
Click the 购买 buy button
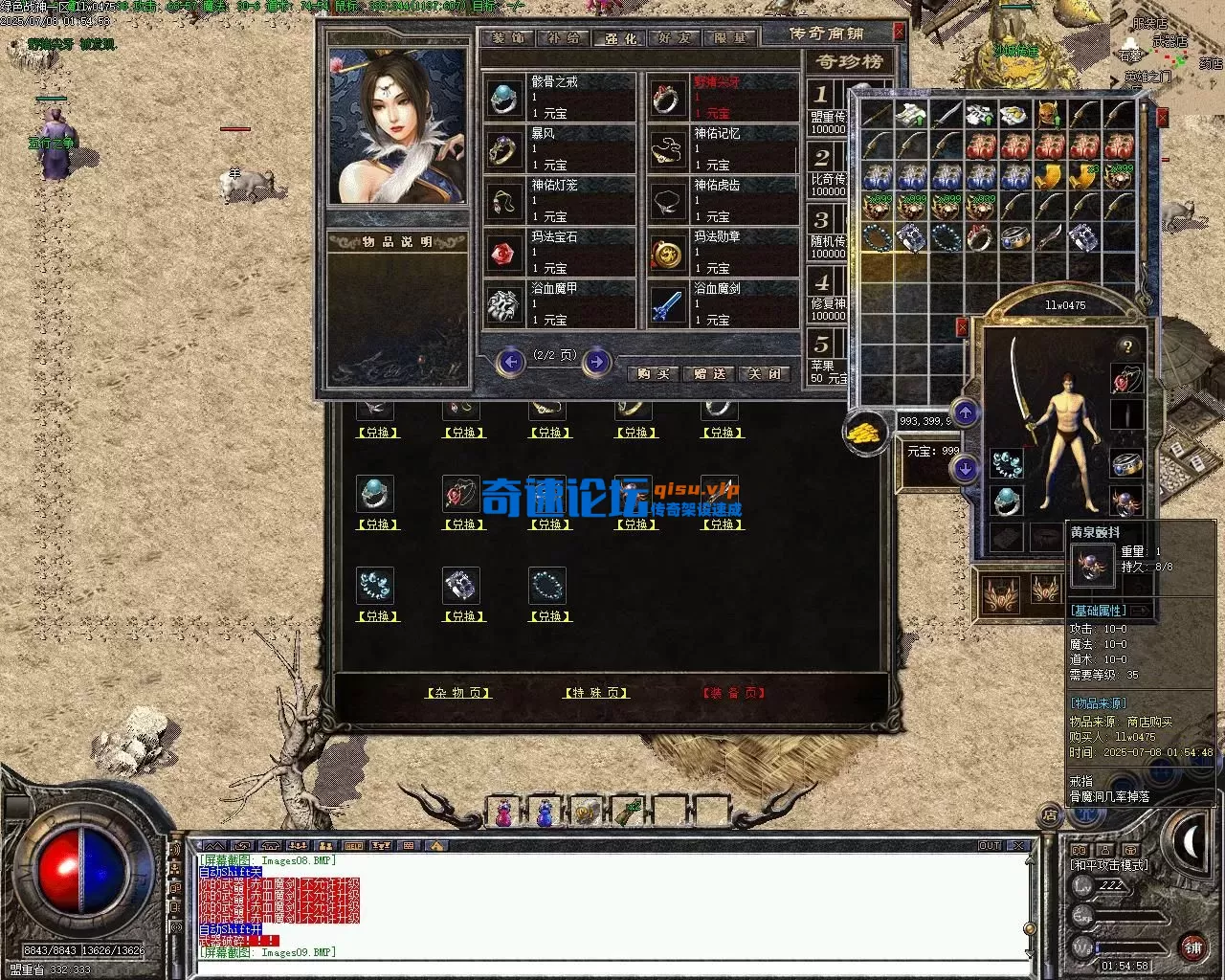654,373
